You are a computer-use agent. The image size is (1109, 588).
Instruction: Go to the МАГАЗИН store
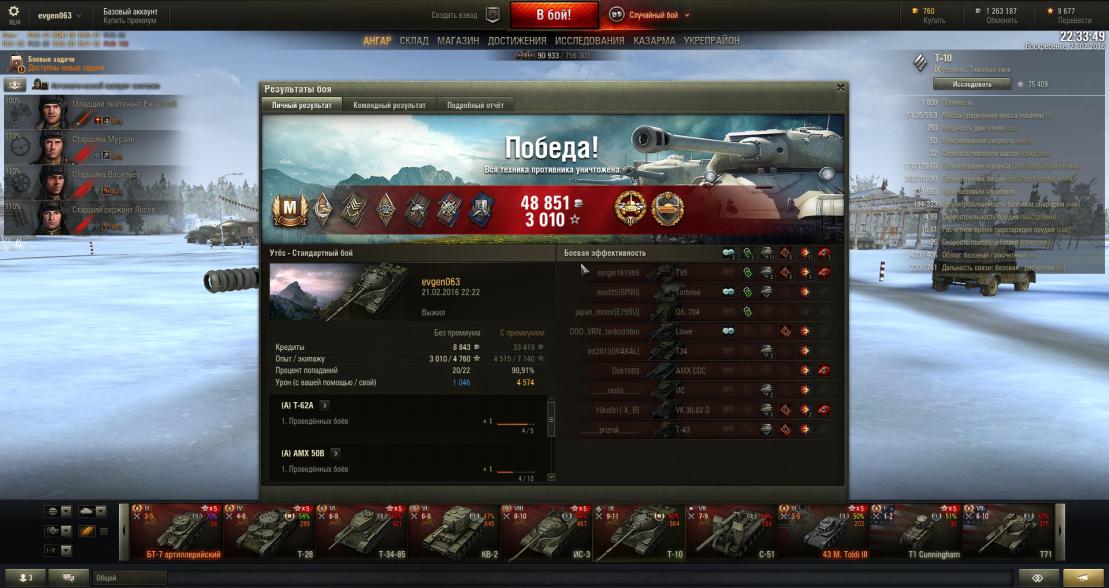click(x=458, y=41)
